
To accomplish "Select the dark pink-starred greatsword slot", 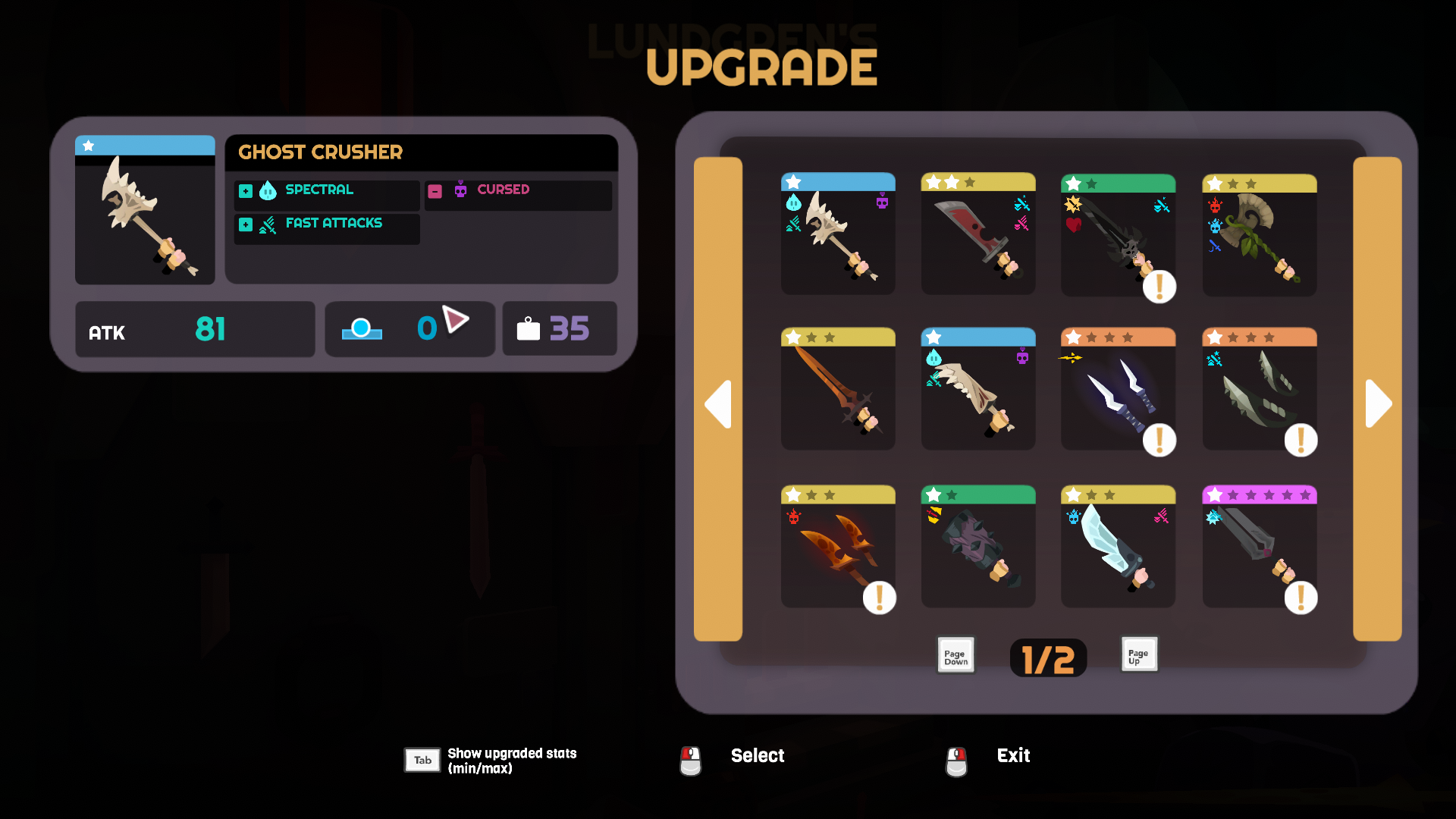I will click(x=1259, y=548).
